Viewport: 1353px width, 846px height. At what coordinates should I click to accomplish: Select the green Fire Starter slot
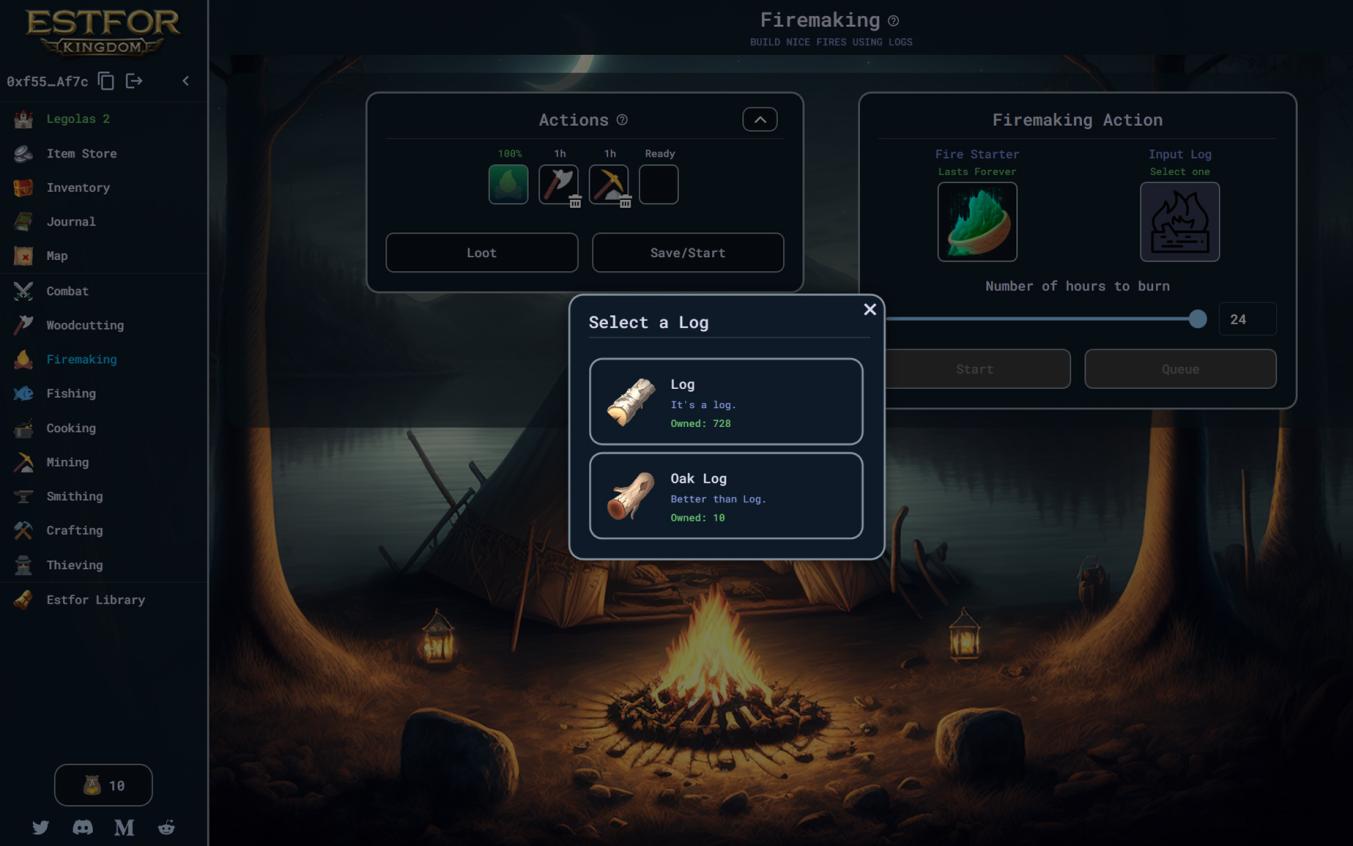[x=977, y=222]
